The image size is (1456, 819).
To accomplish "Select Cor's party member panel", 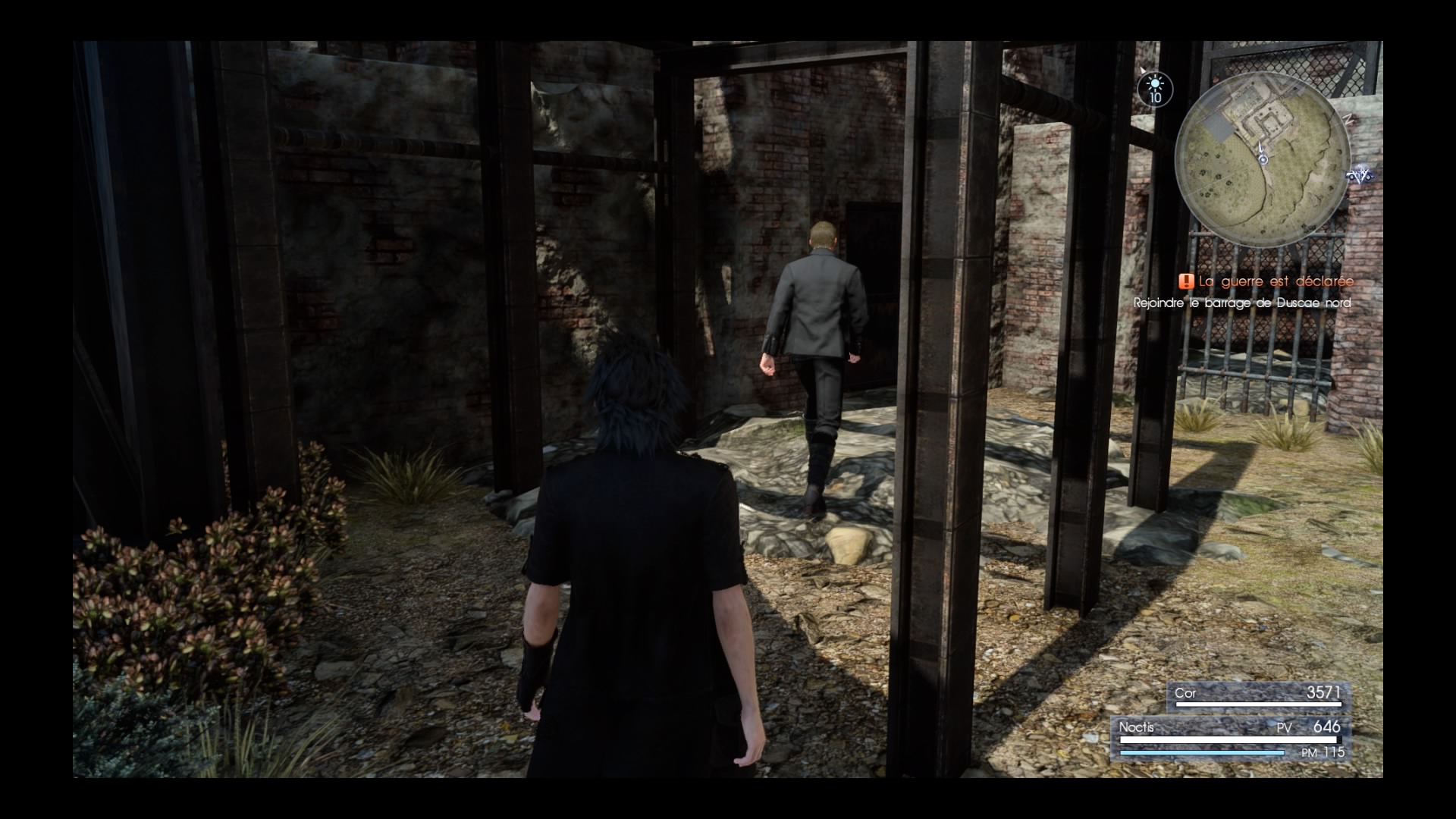I will tap(1257, 695).
